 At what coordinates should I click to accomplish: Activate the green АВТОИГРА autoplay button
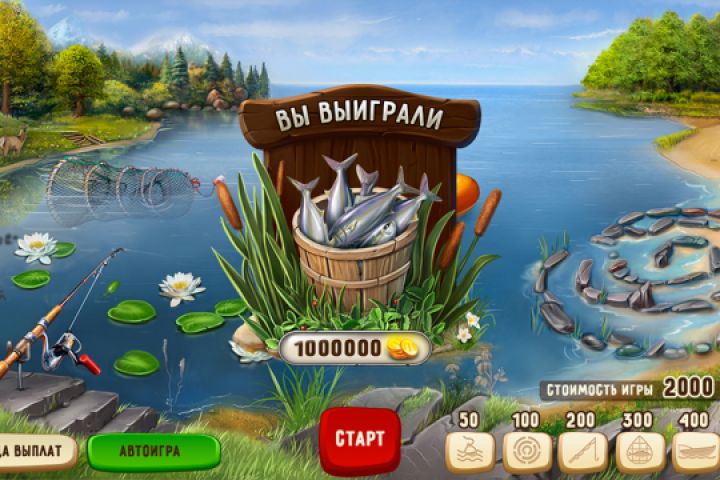pyautogui.click(x=152, y=451)
